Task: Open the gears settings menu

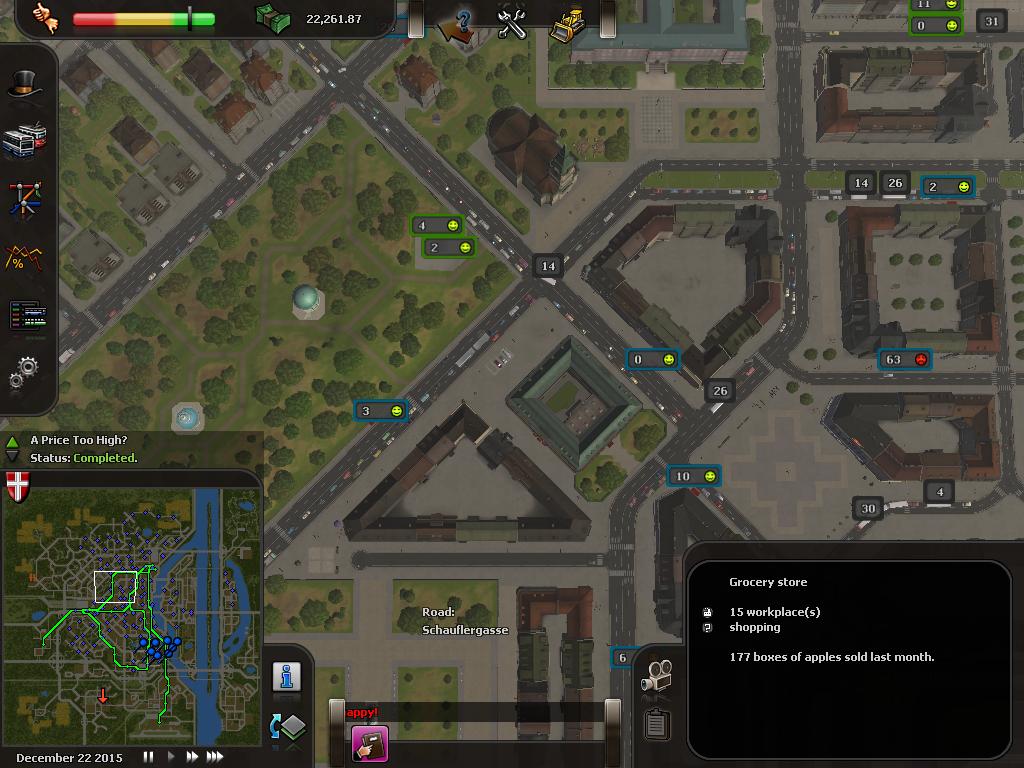Action: click(25, 373)
